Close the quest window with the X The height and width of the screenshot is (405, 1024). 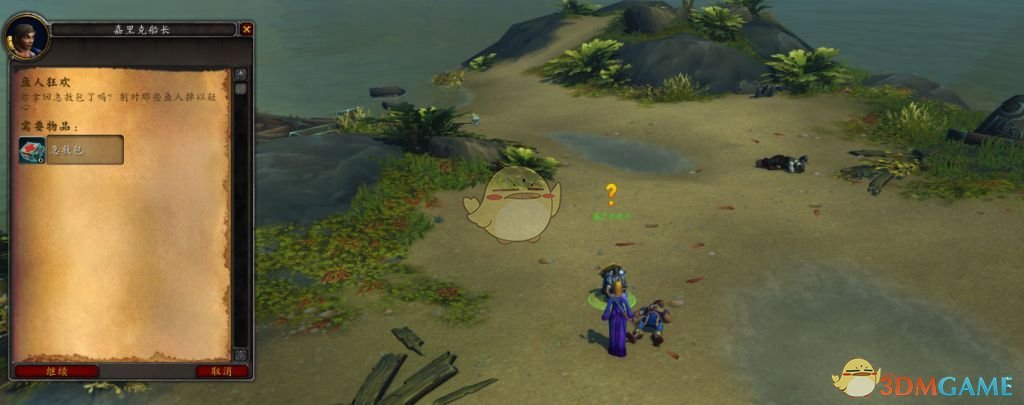pyautogui.click(x=246, y=30)
